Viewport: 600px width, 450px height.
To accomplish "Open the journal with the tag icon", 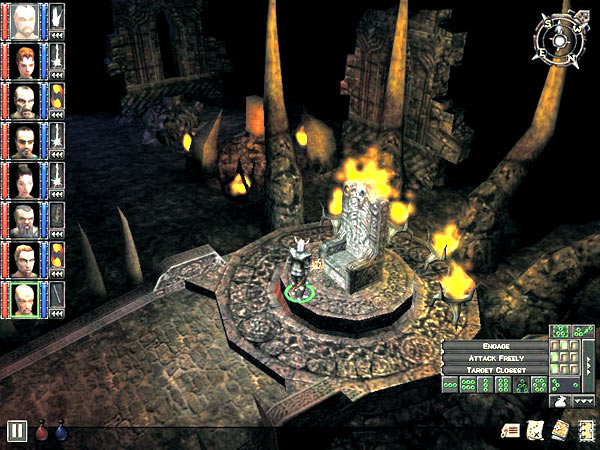I will coord(512,430).
